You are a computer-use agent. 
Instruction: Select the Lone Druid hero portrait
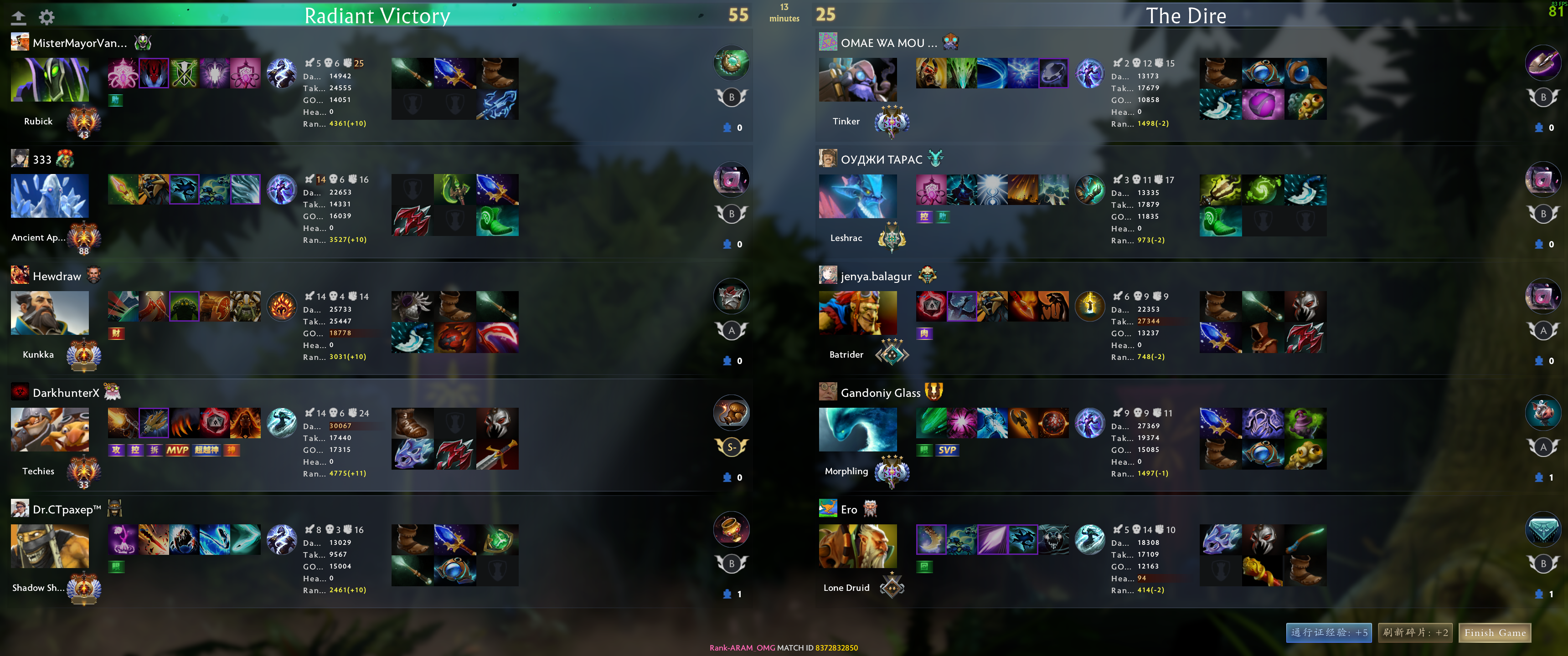(858, 546)
